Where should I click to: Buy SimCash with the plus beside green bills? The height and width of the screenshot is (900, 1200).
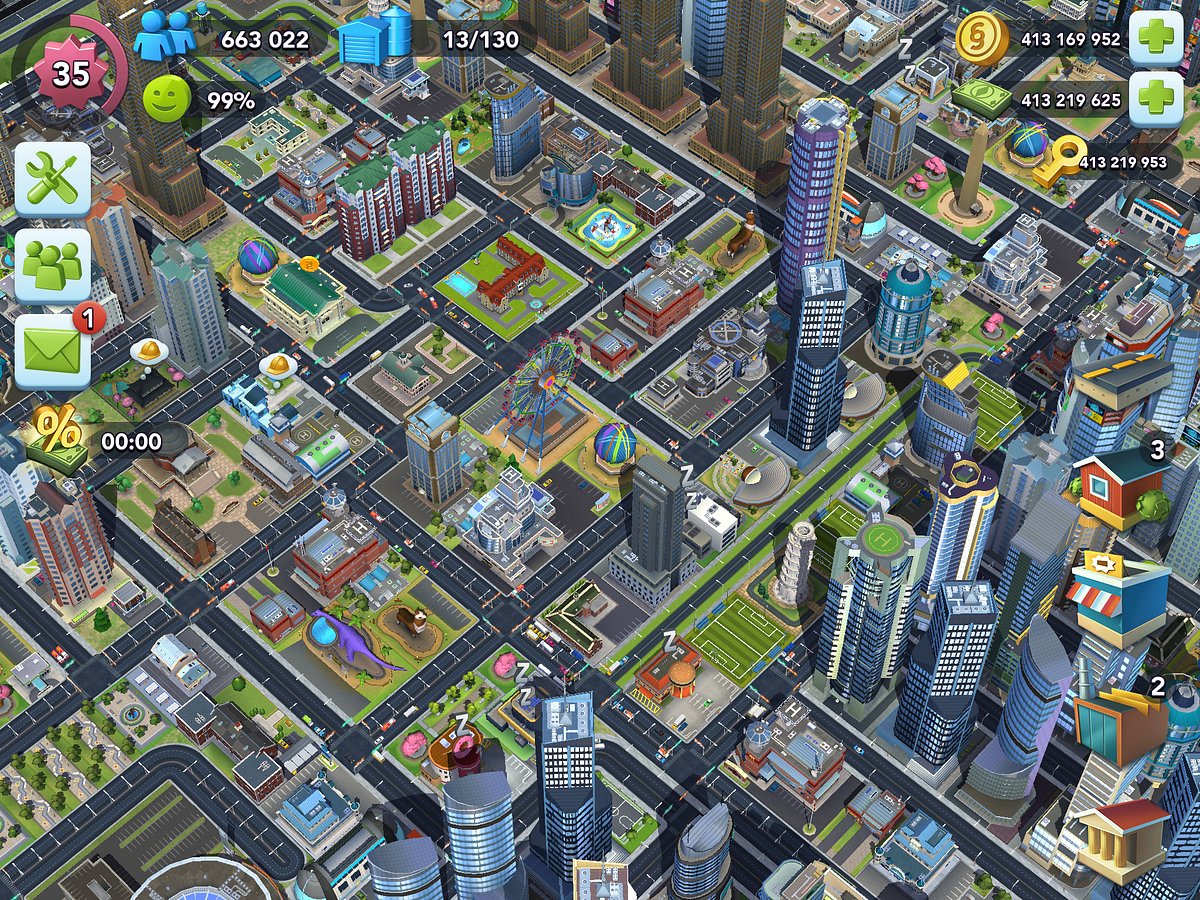[x=1156, y=100]
